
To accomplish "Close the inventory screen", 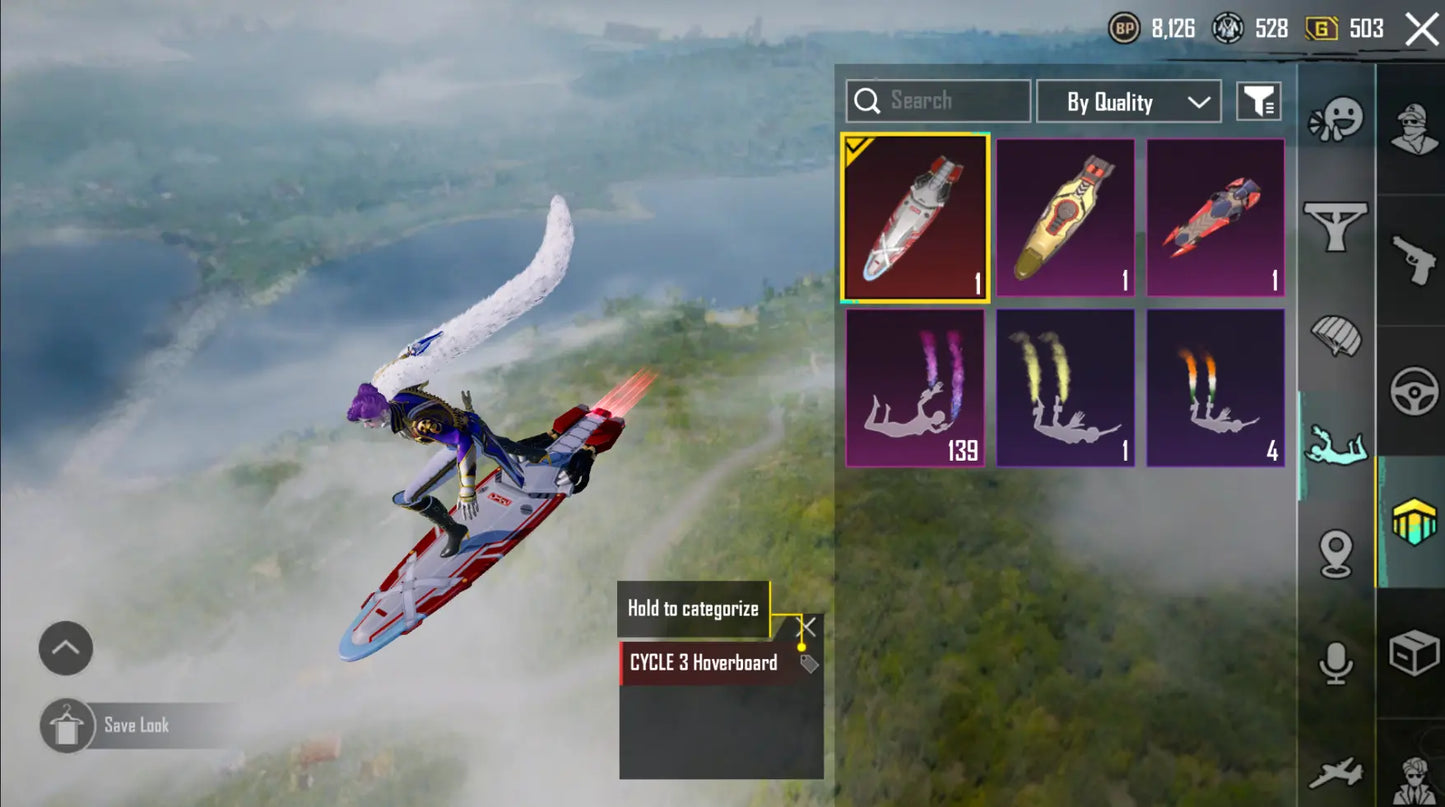I will 1421,29.
